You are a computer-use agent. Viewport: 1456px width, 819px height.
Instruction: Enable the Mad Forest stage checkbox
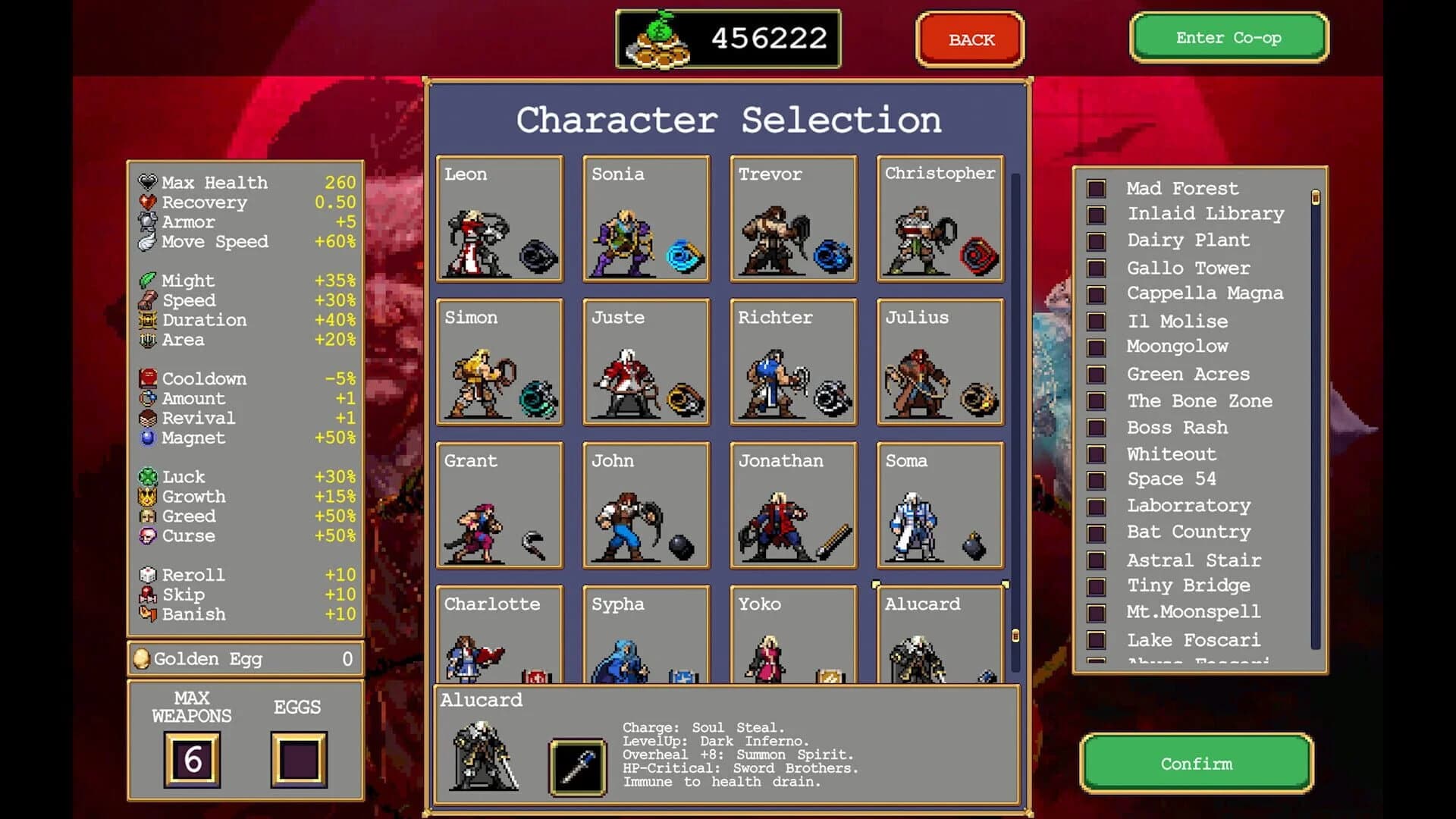1095,188
